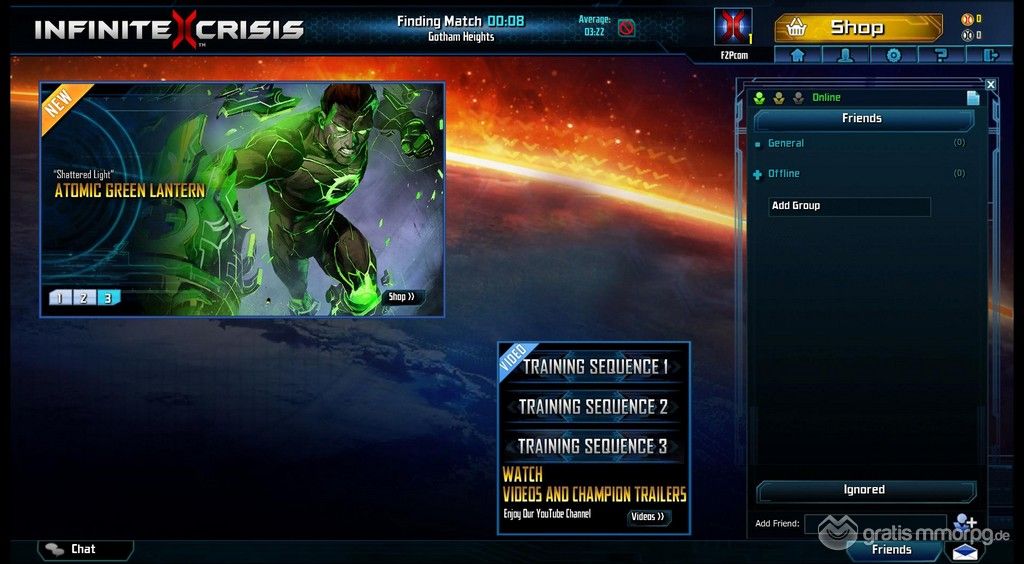Go to the home screen icon
This screenshot has height=564, width=1024.
click(798, 55)
